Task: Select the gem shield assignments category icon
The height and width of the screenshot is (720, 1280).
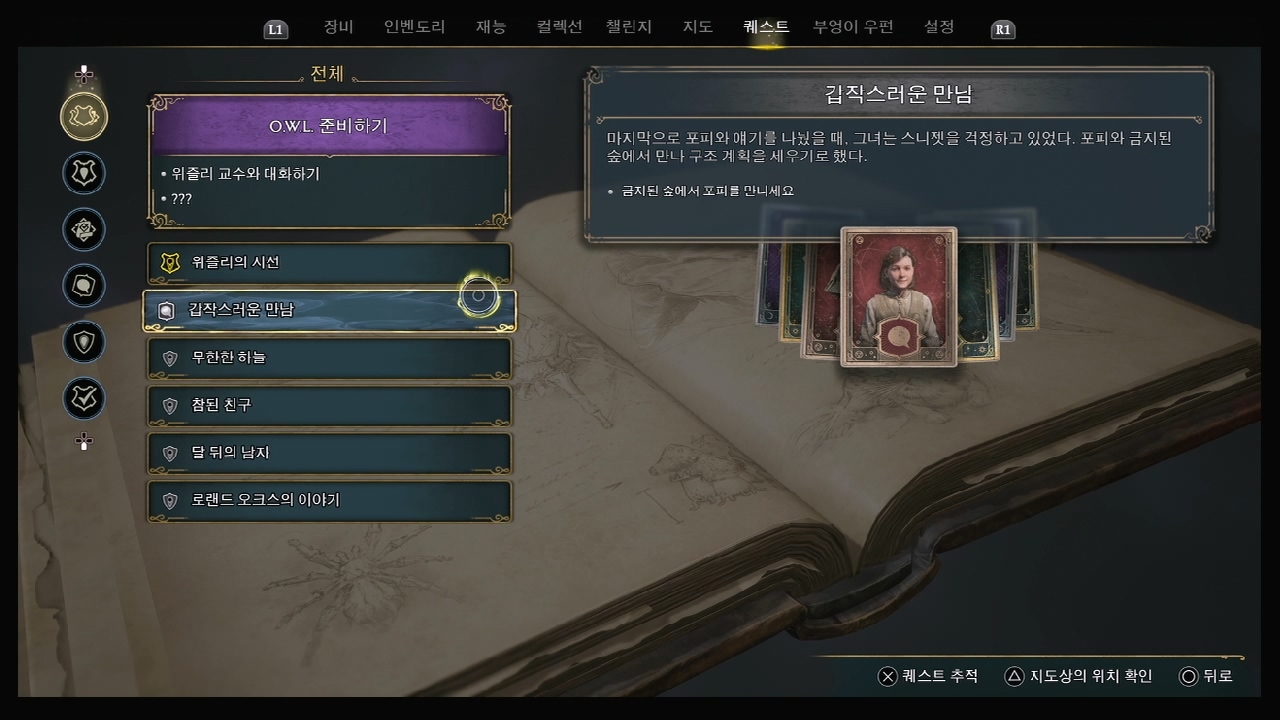Action: coord(84,342)
